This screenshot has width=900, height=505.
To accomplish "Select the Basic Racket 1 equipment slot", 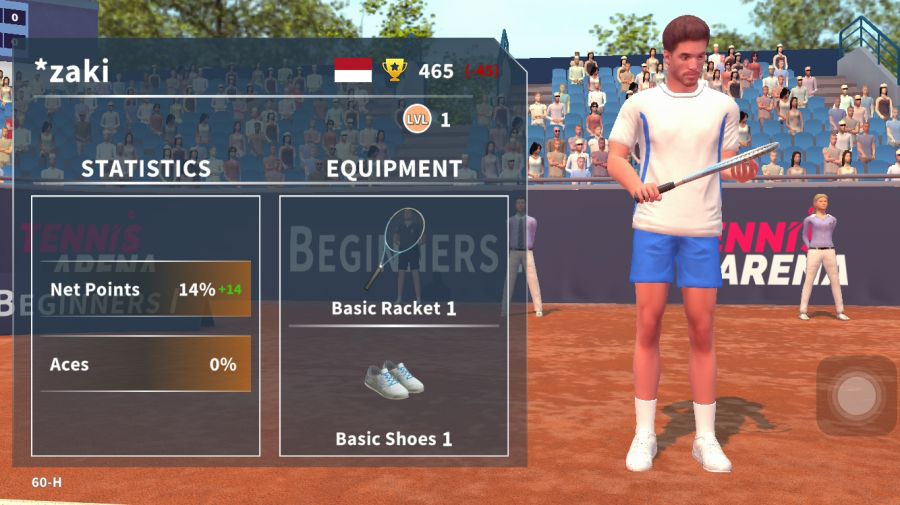I will (x=394, y=260).
